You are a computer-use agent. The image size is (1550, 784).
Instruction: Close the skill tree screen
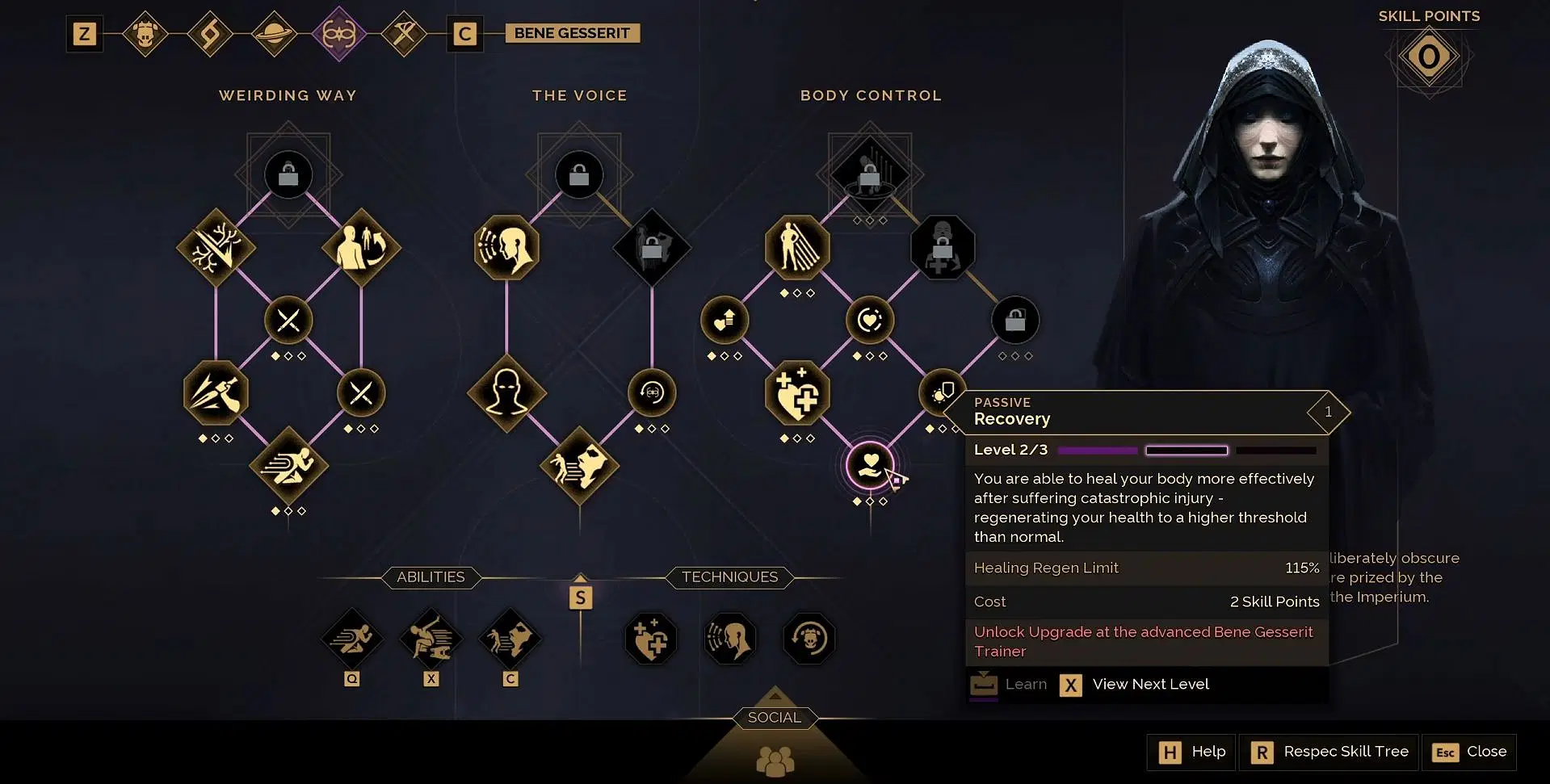point(1469,752)
